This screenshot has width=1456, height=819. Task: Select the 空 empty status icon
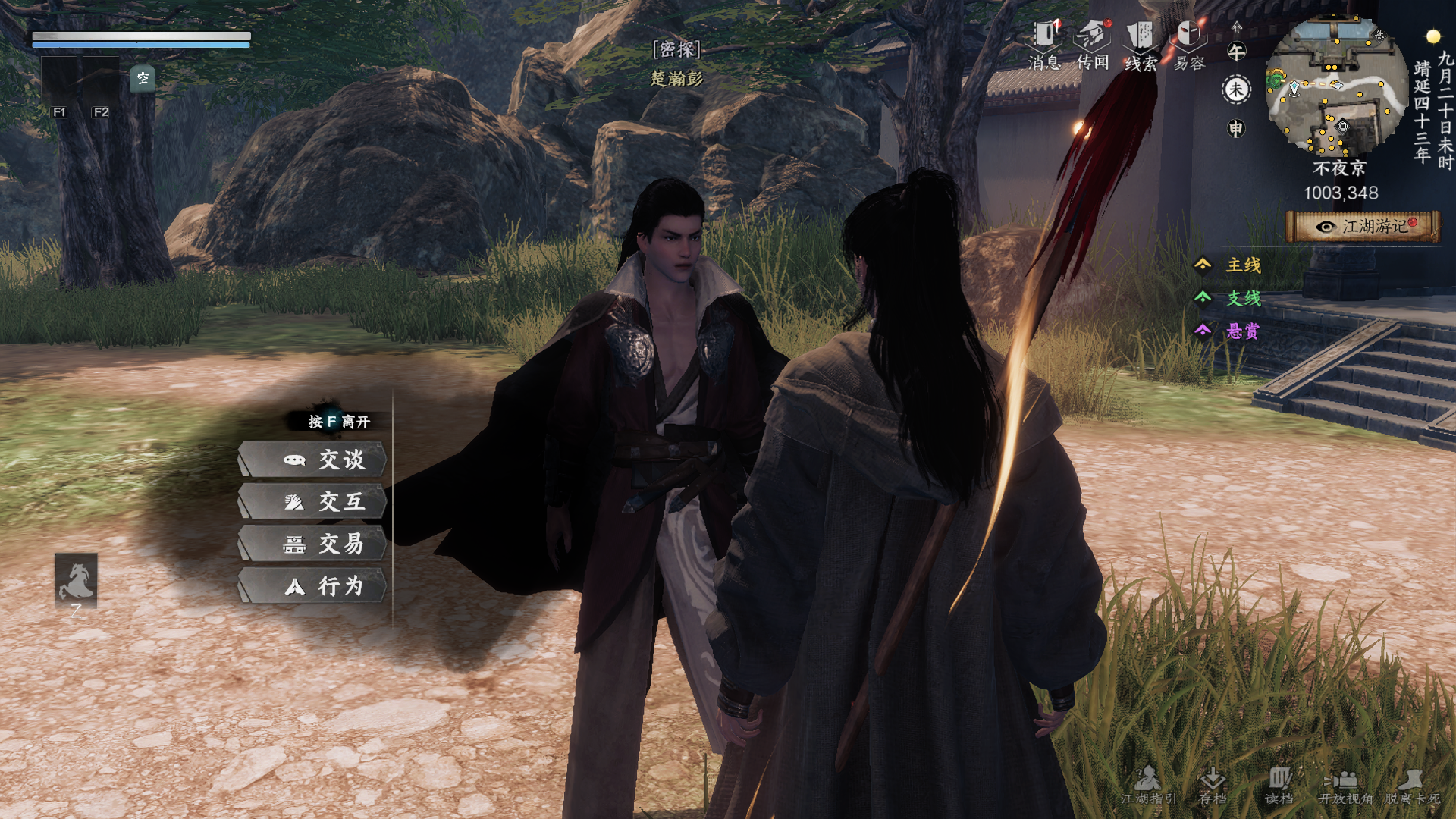point(143,78)
